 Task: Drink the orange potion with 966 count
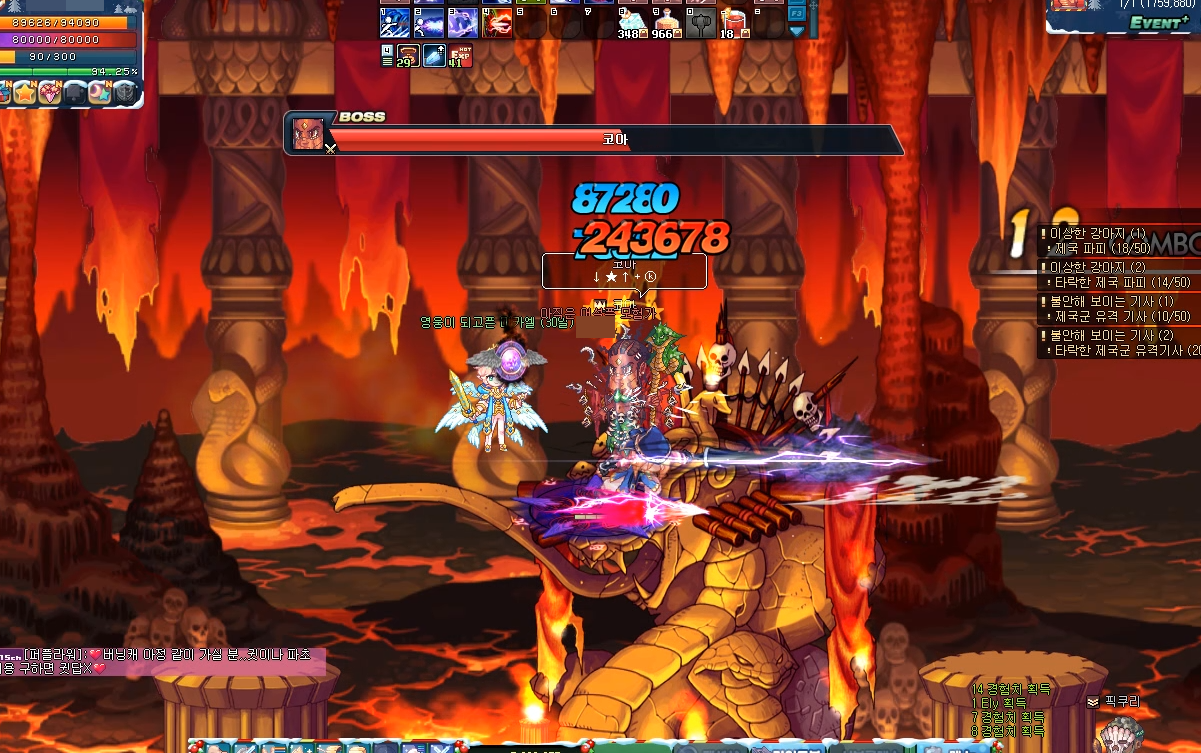coord(666,22)
